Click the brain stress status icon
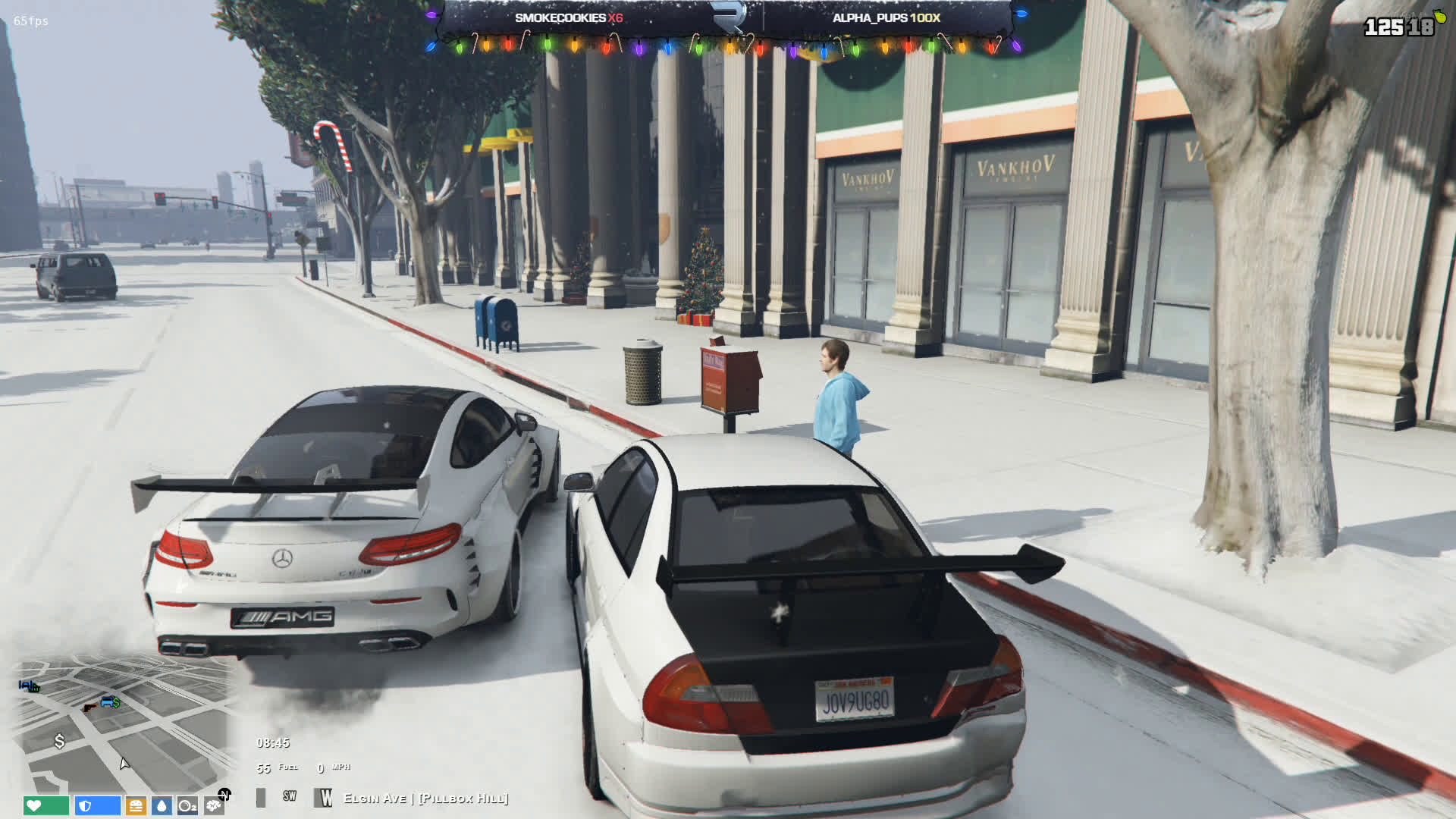 (x=213, y=805)
